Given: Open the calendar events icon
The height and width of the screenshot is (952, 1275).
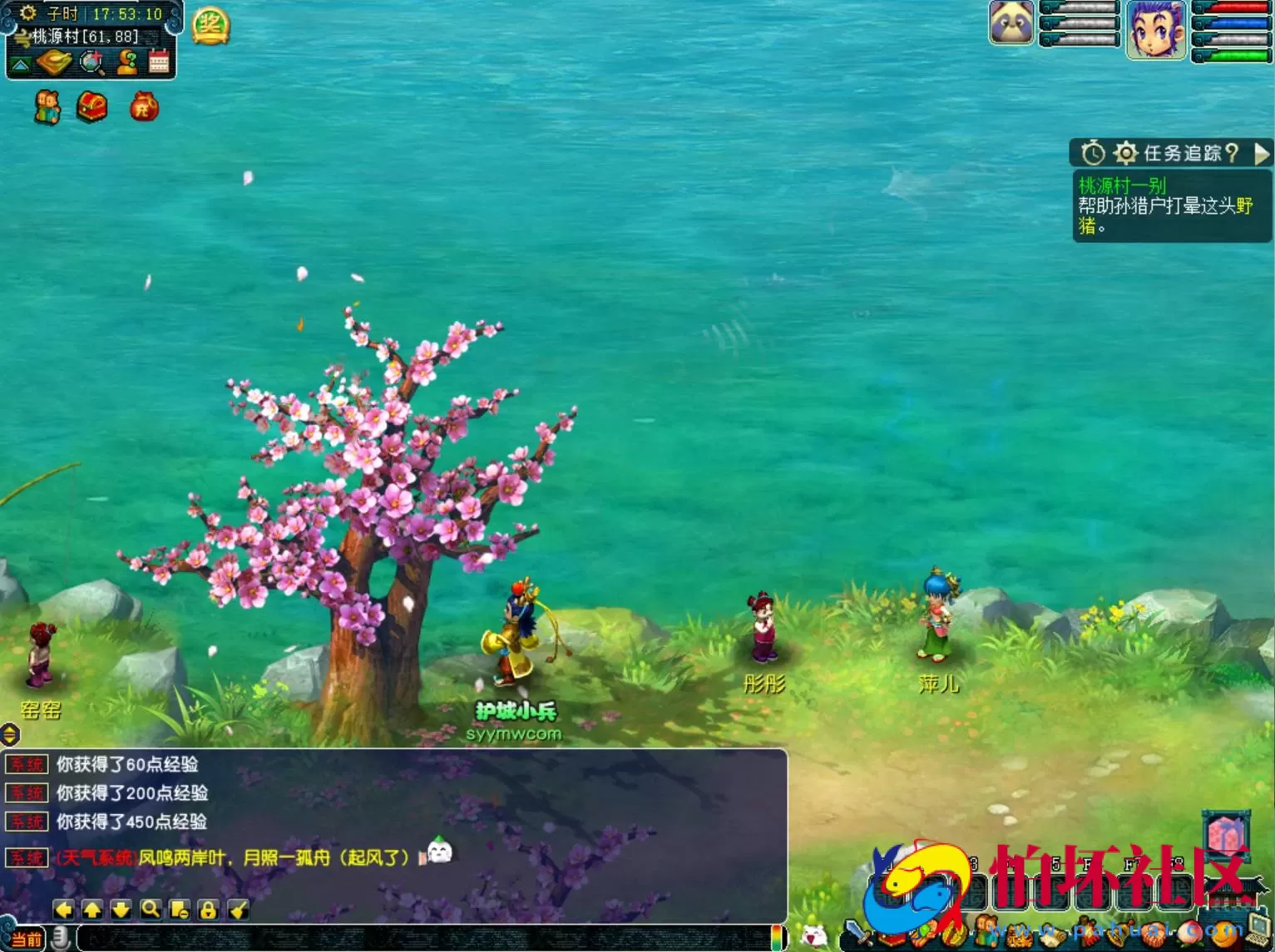Looking at the screenshot, I should pos(159,62).
